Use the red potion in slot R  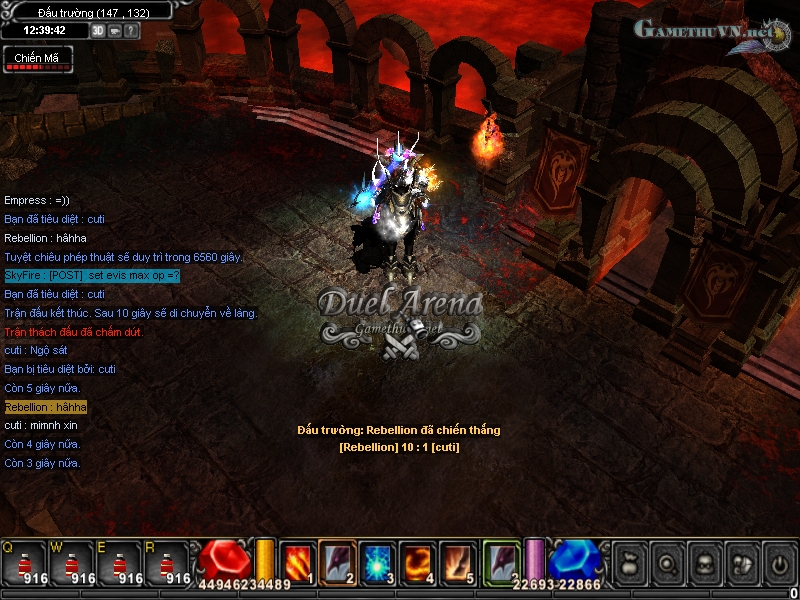click(x=168, y=564)
